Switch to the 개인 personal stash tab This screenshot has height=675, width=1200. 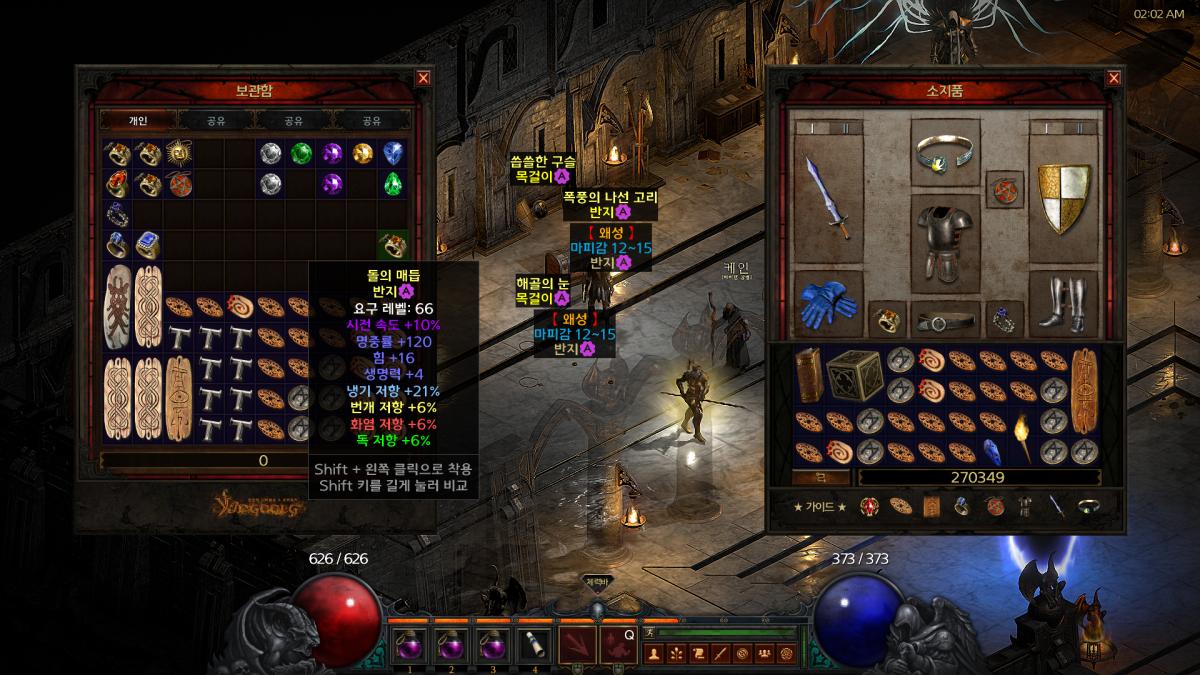(138, 121)
